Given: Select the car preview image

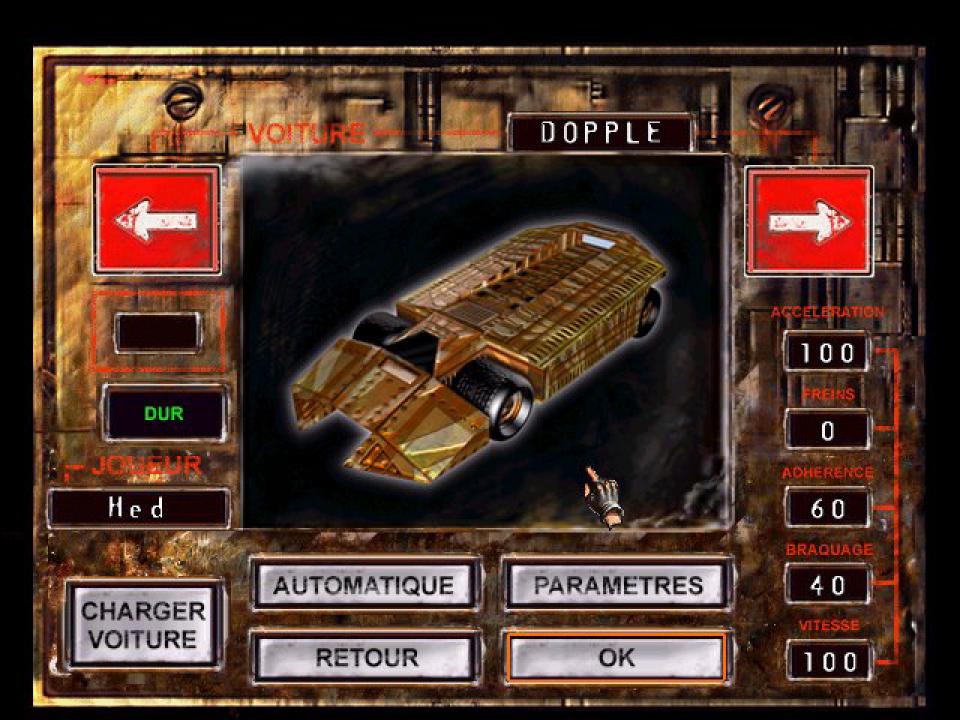Looking at the screenshot, I should pyautogui.click(x=482, y=340).
